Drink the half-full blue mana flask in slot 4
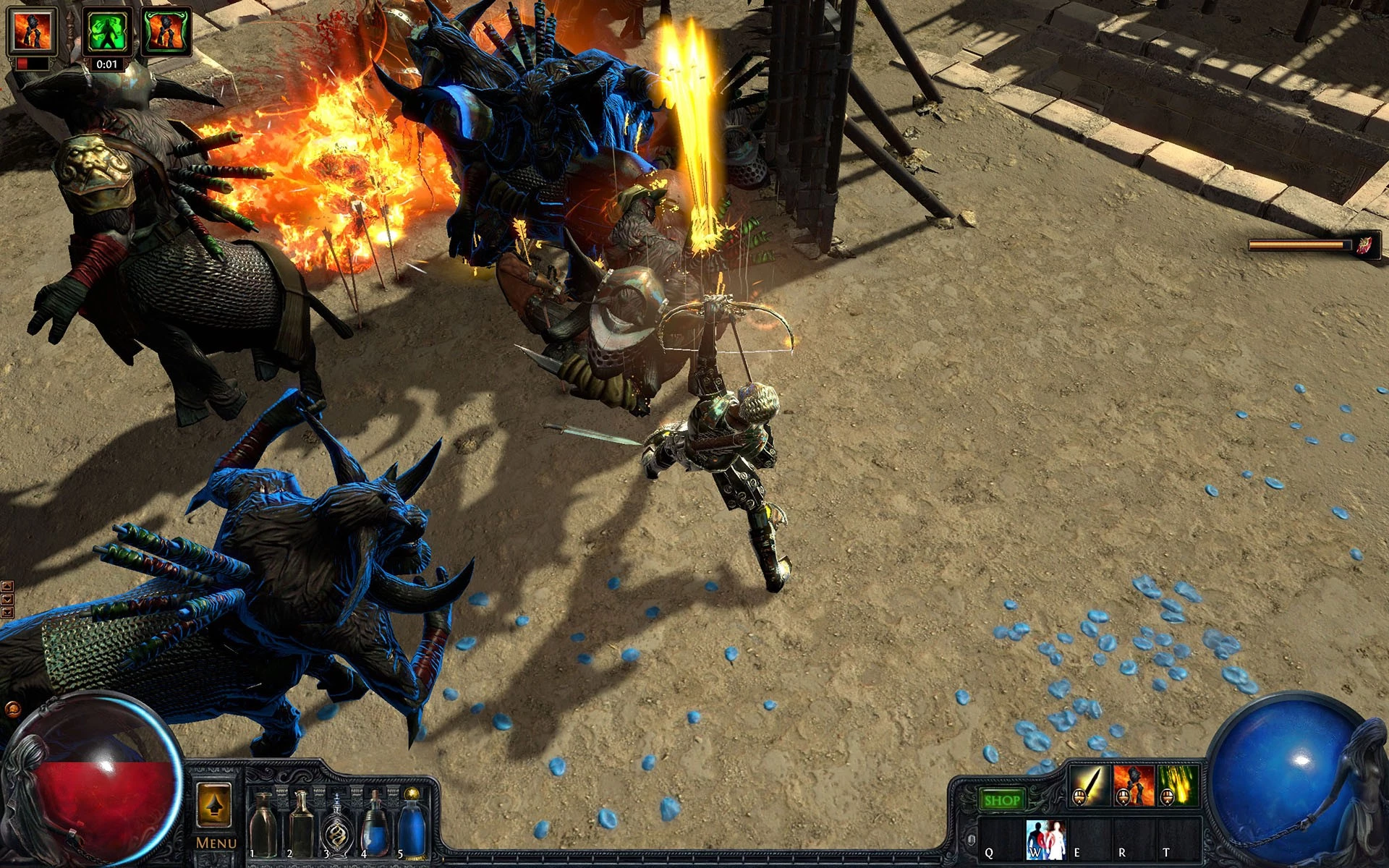Viewport: 1389px width, 868px height. point(374,823)
